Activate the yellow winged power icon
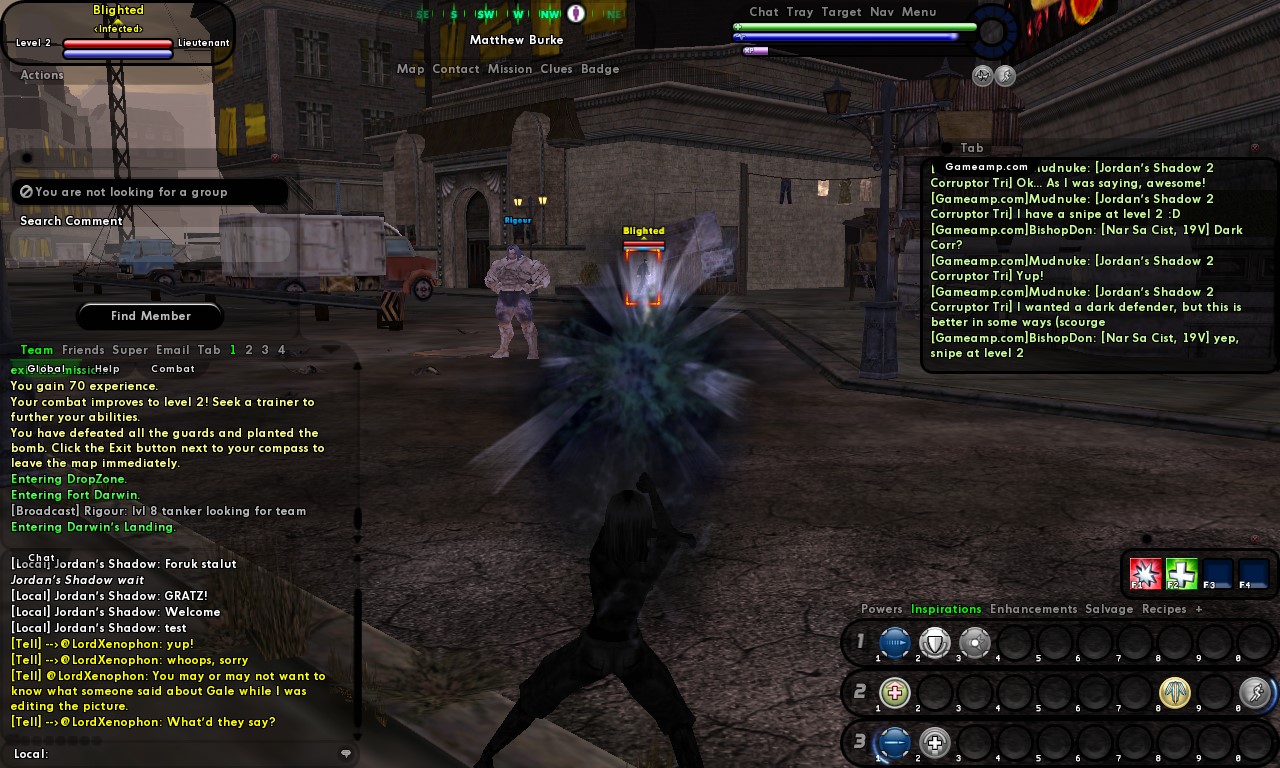 [x=1175, y=692]
